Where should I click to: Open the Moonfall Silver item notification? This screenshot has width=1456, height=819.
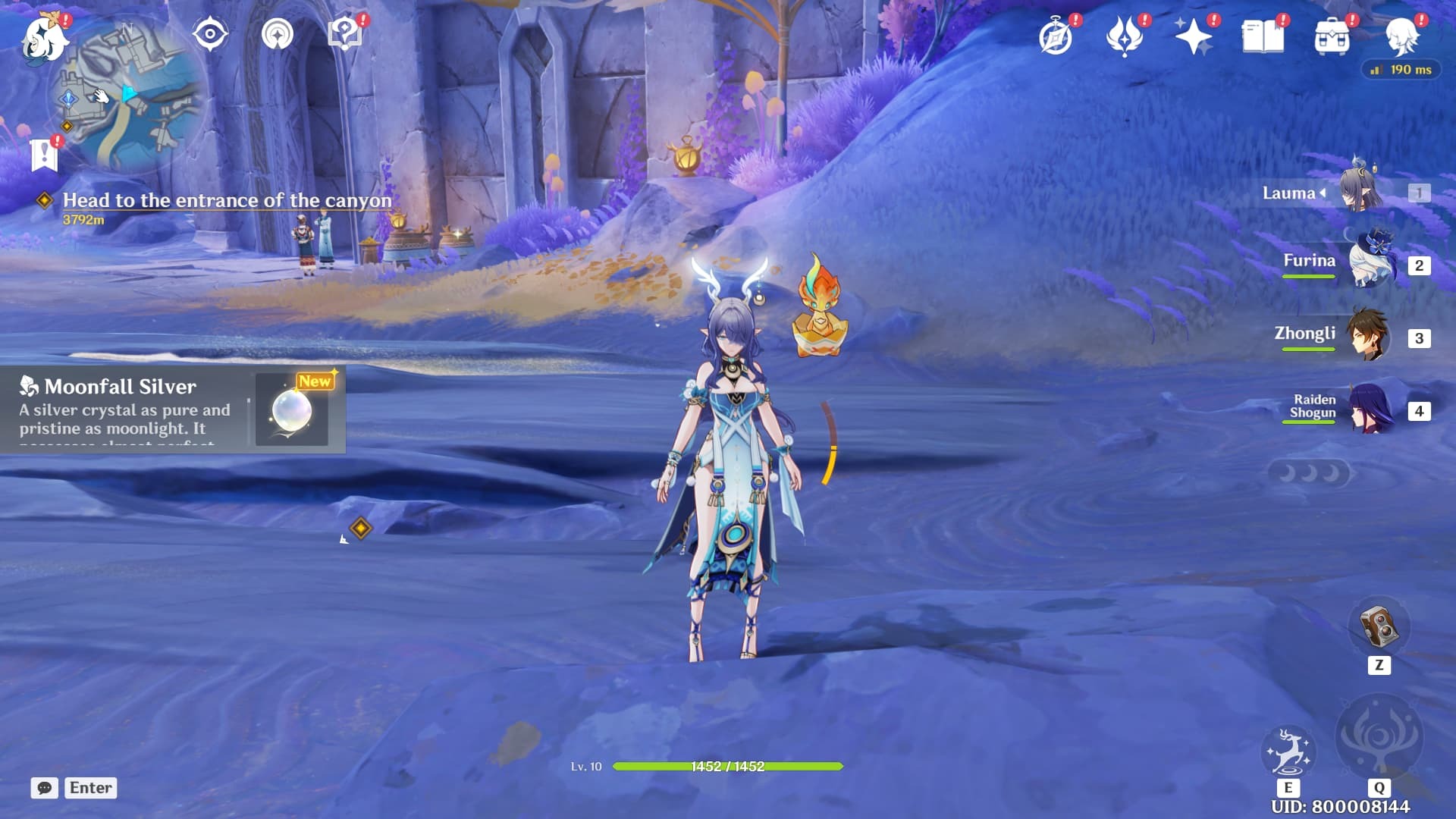coord(173,409)
